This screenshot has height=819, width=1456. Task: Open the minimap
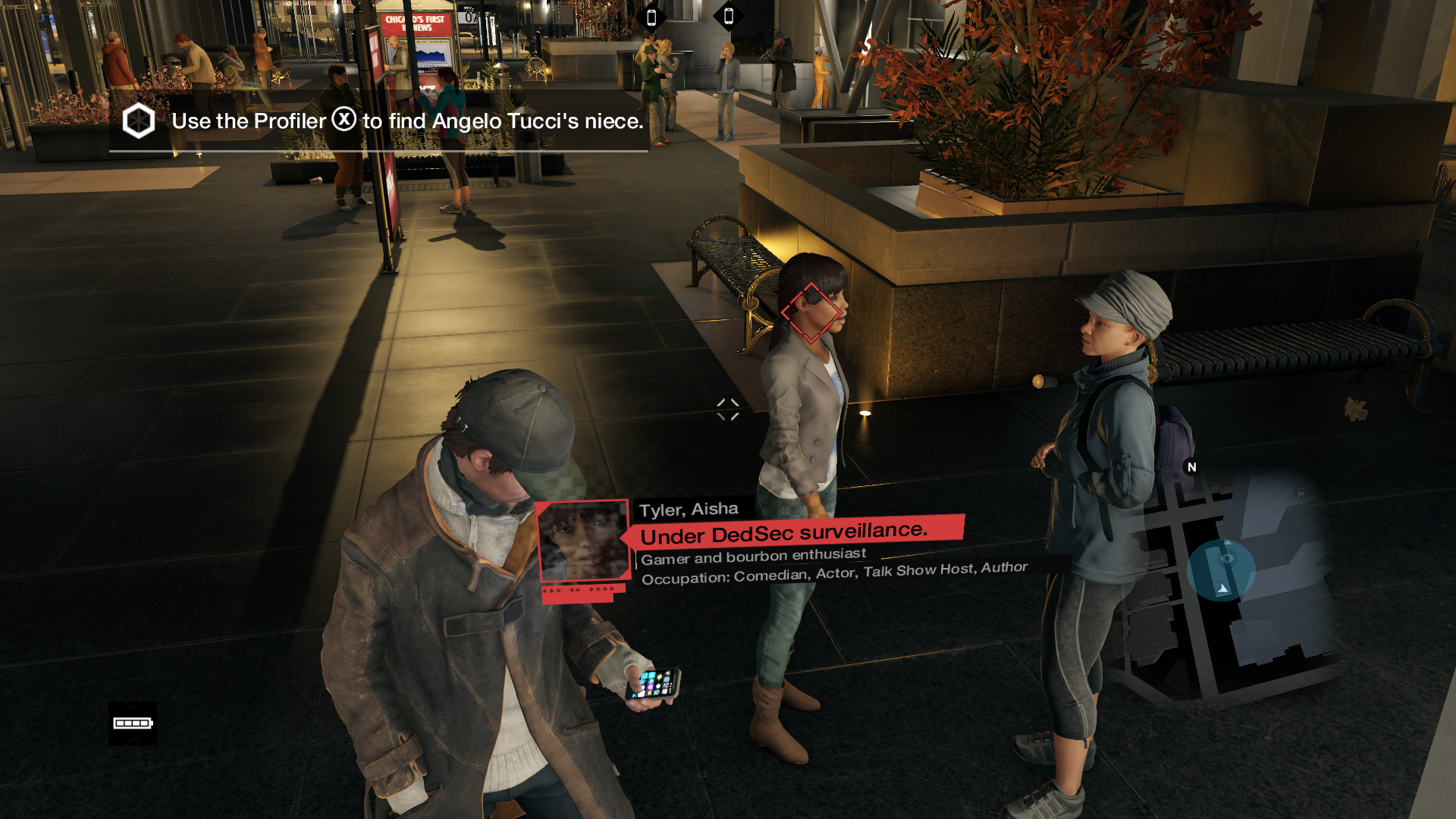[x=1228, y=578]
